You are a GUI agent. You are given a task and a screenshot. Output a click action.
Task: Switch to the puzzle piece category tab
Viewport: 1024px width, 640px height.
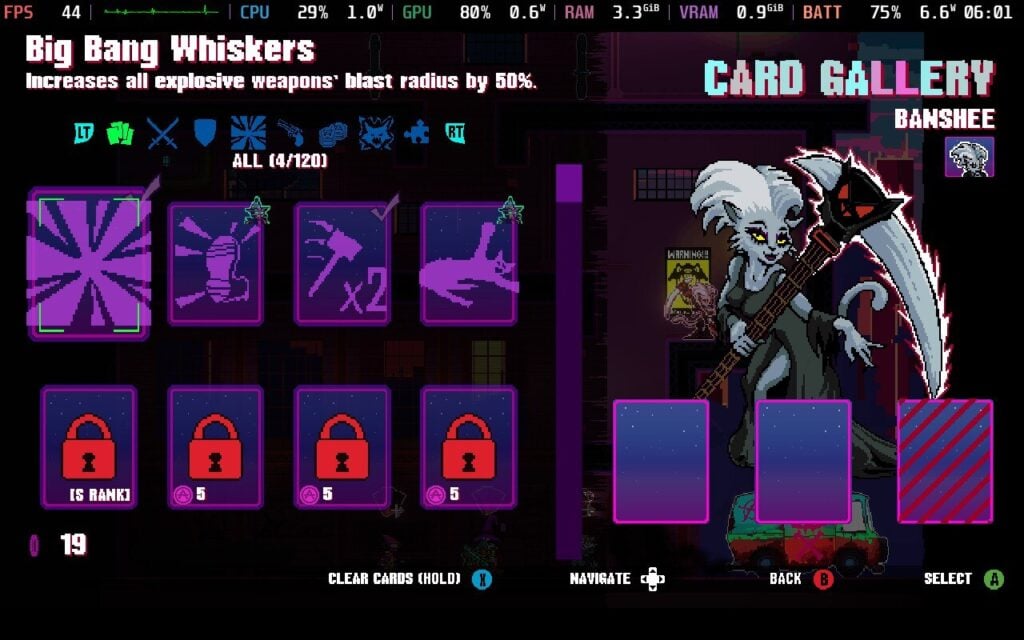tap(416, 133)
